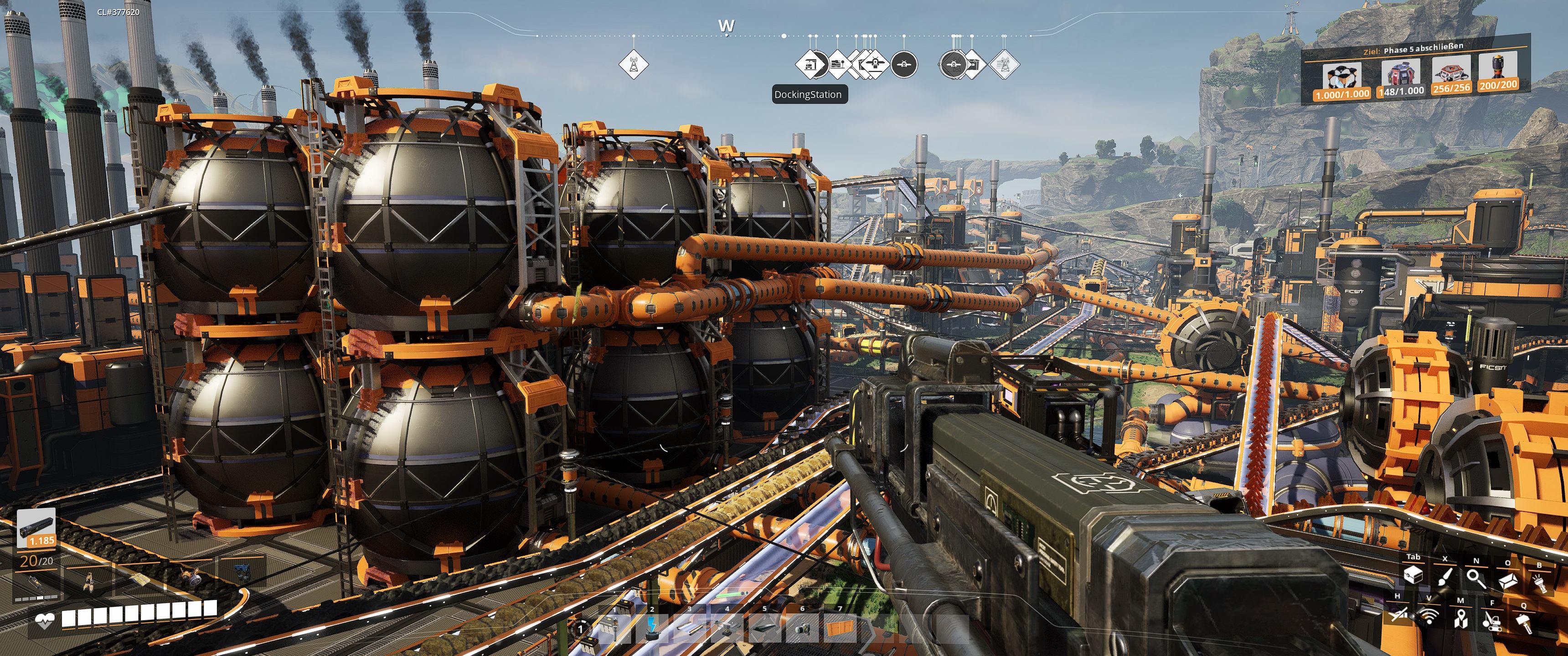Open the envelope inbox icon

click(1507, 580)
